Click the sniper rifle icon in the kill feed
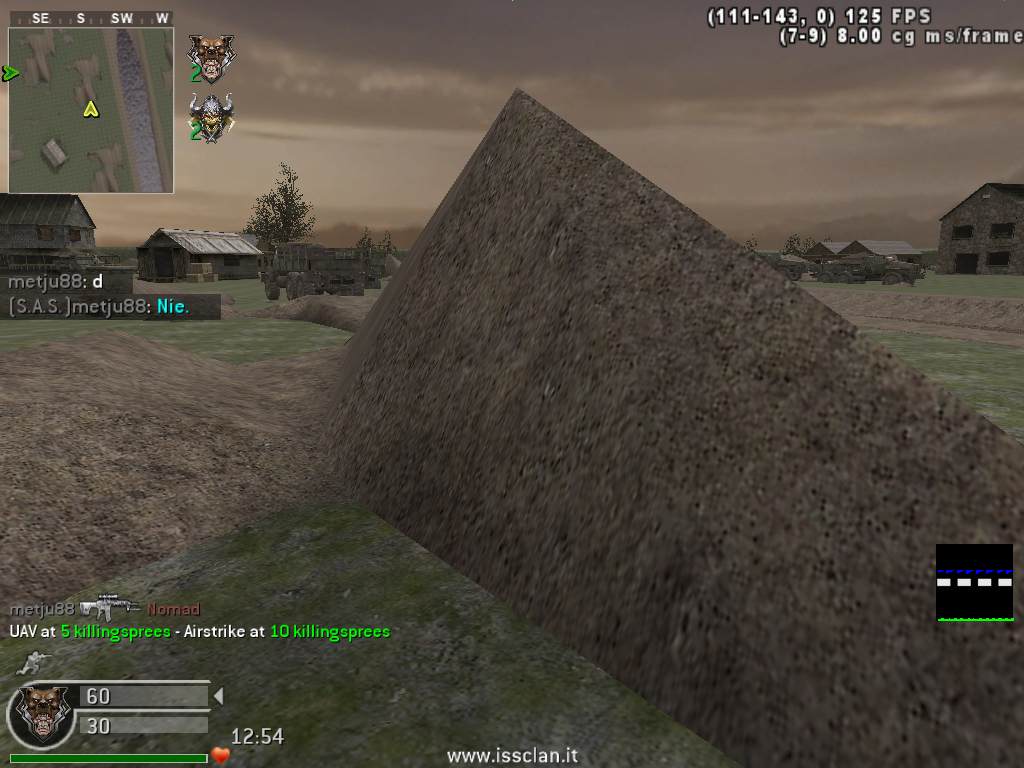The width and height of the screenshot is (1024, 768). tap(110, 607)
